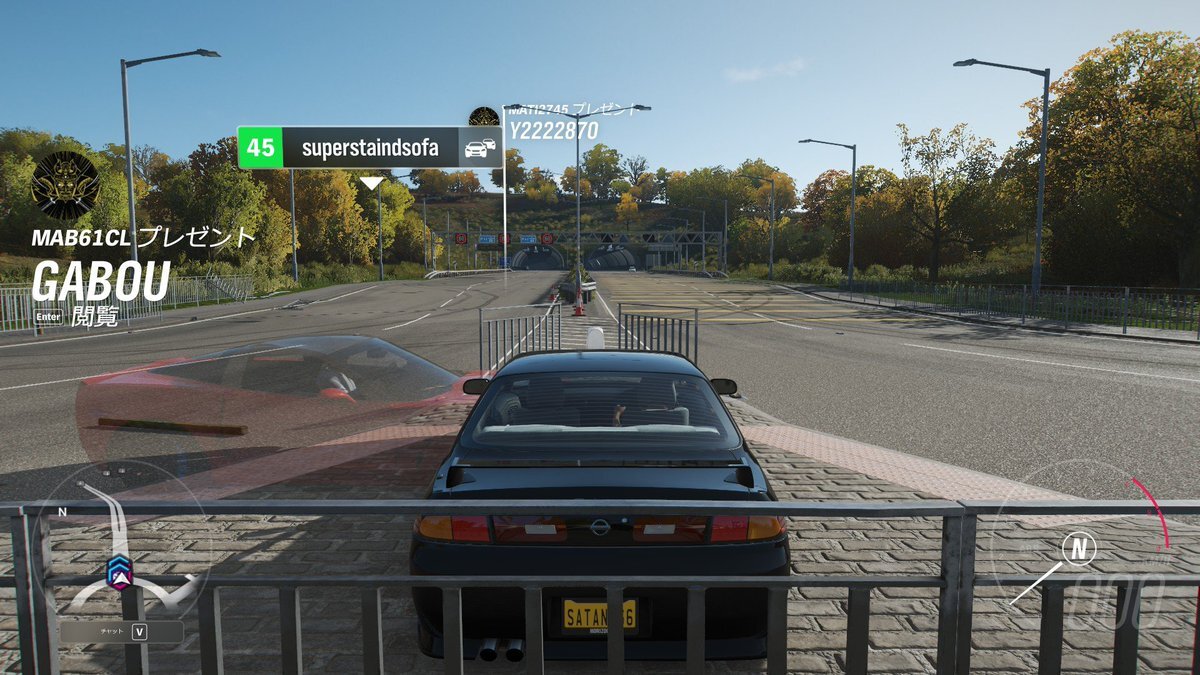Screen dimensions: 1200x675
Task: Select the Y2222870 event label
Action: (x=553, y=130)
